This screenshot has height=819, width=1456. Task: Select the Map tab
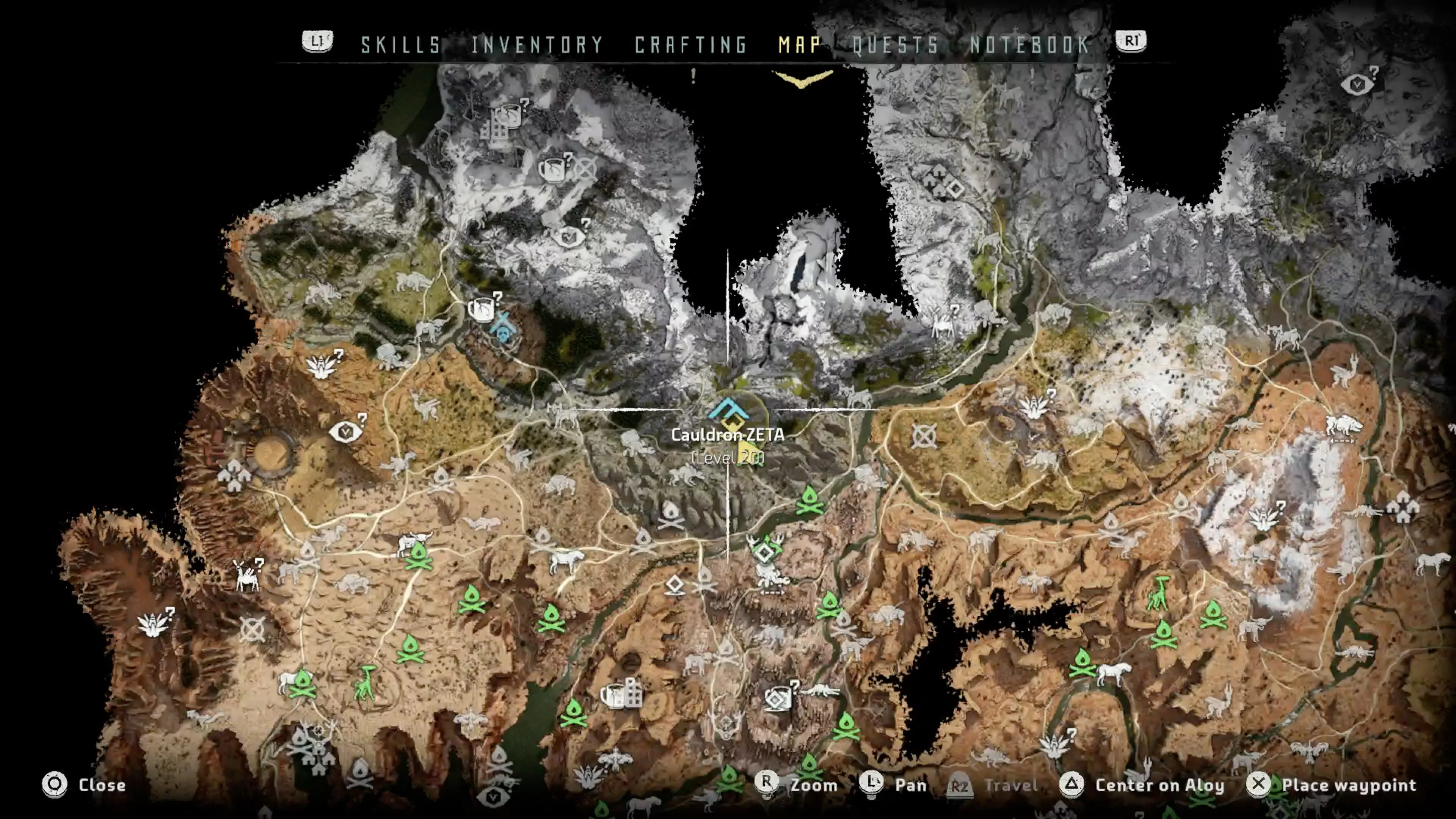pyautogui.click(x=799, y=45)
